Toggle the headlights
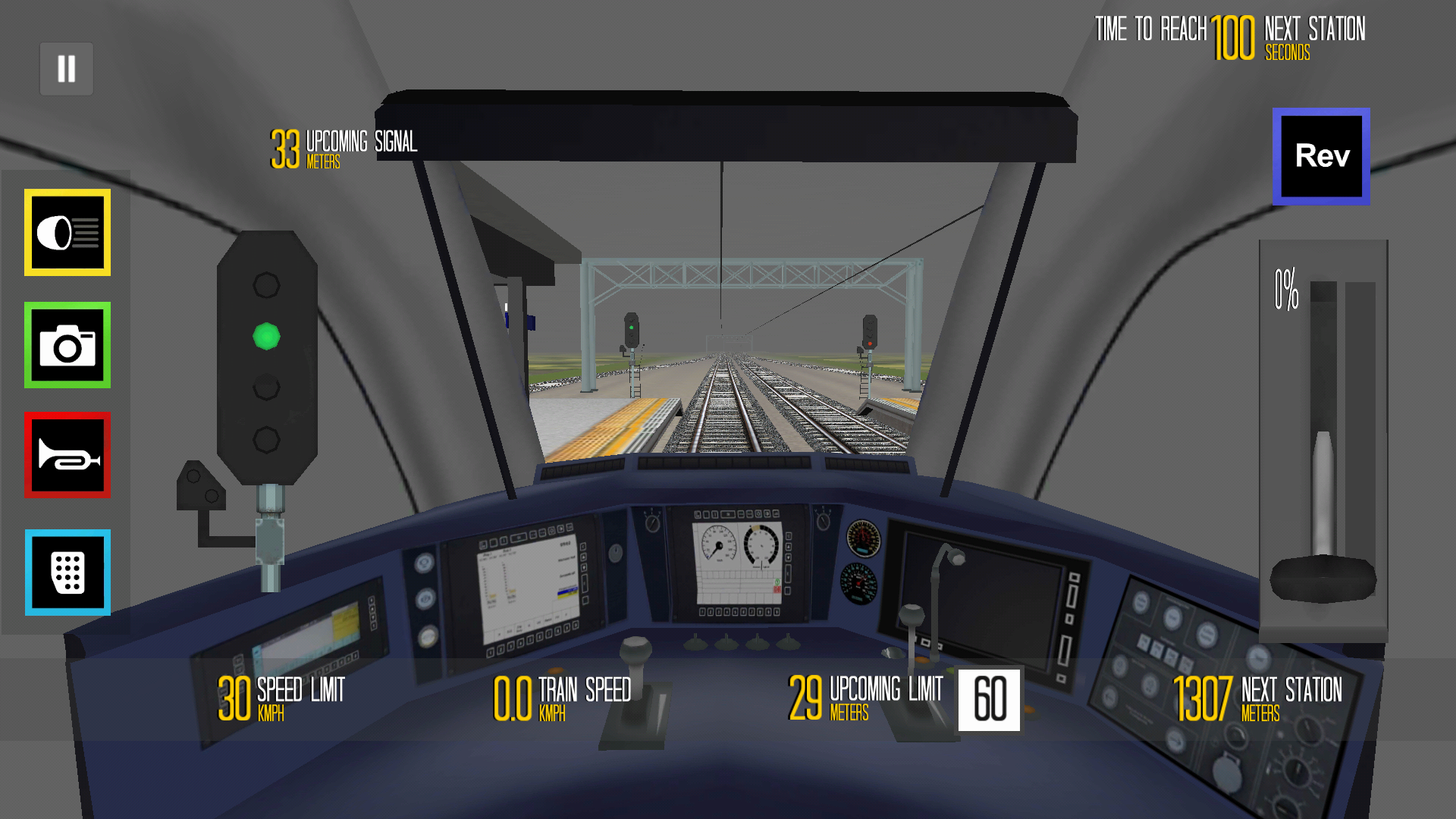1456x819 pixels. pyautogui.click(x=67, y=232)
